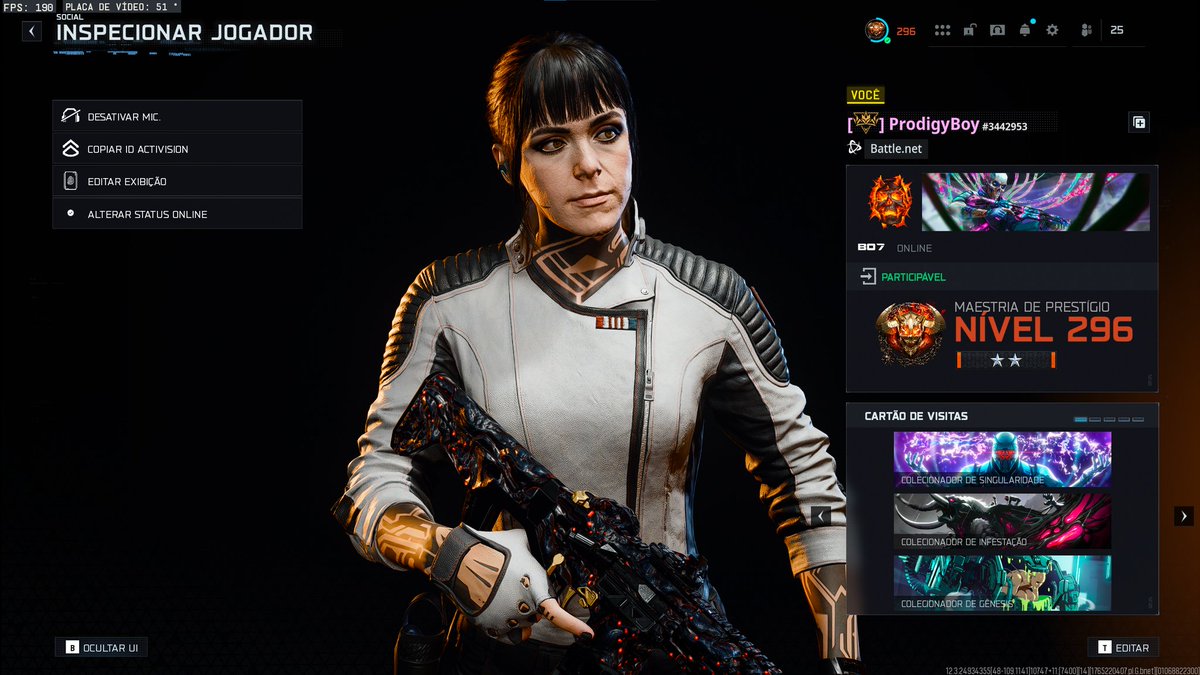The image size is (1200, 675).
Task: Select Alterar Status Online
Action: pyautogui.click(x=177, y=214)
